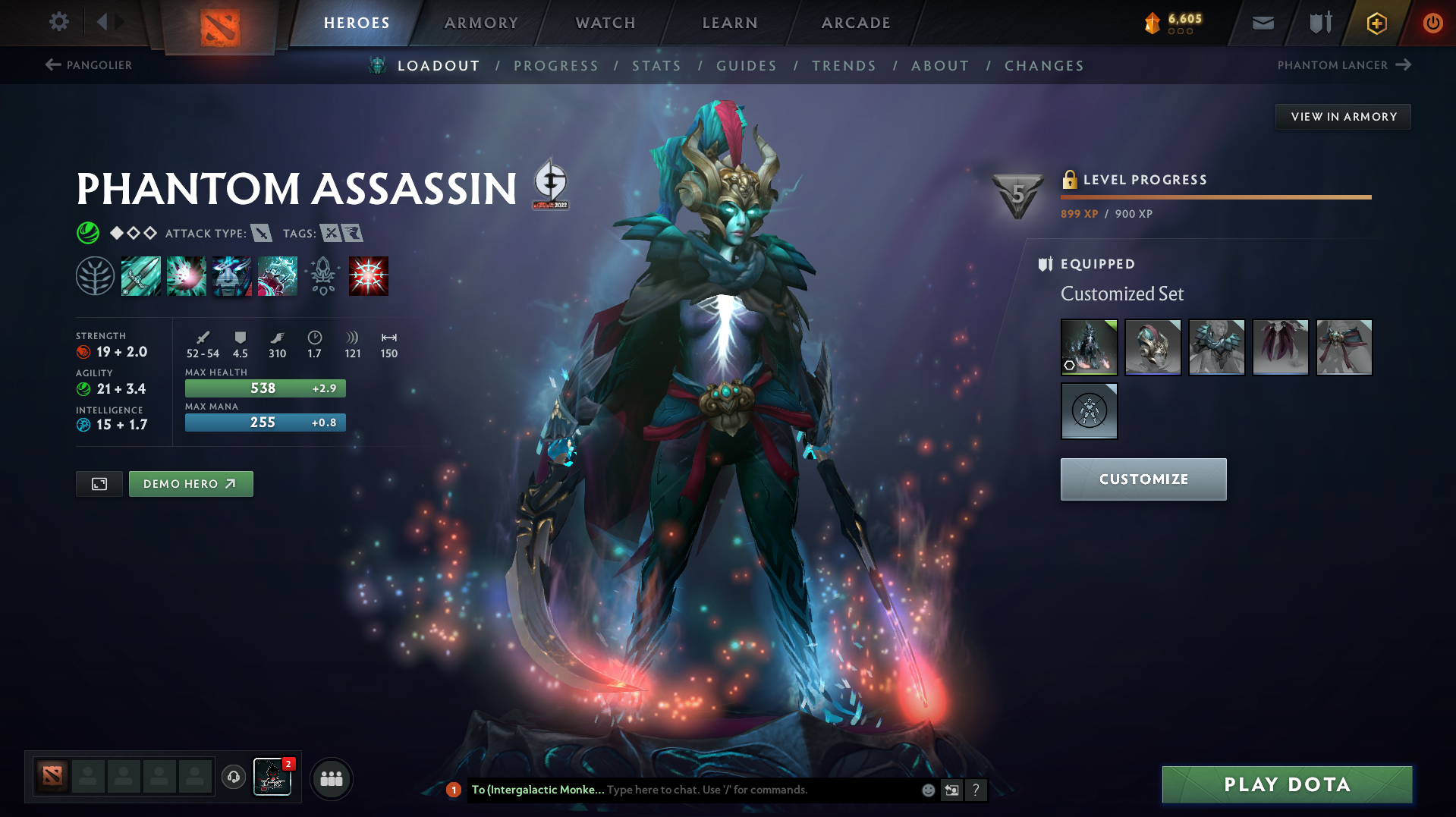This screenshot has width=1456, height=817.
Task: Toggle the windowed hero portrait view
Action: (98, 483)
